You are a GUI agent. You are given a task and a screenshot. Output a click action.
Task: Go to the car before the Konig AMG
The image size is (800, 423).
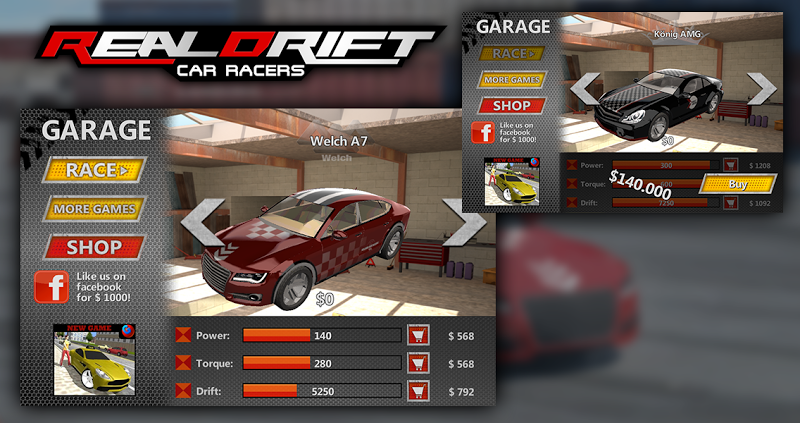tap(584, 89)
